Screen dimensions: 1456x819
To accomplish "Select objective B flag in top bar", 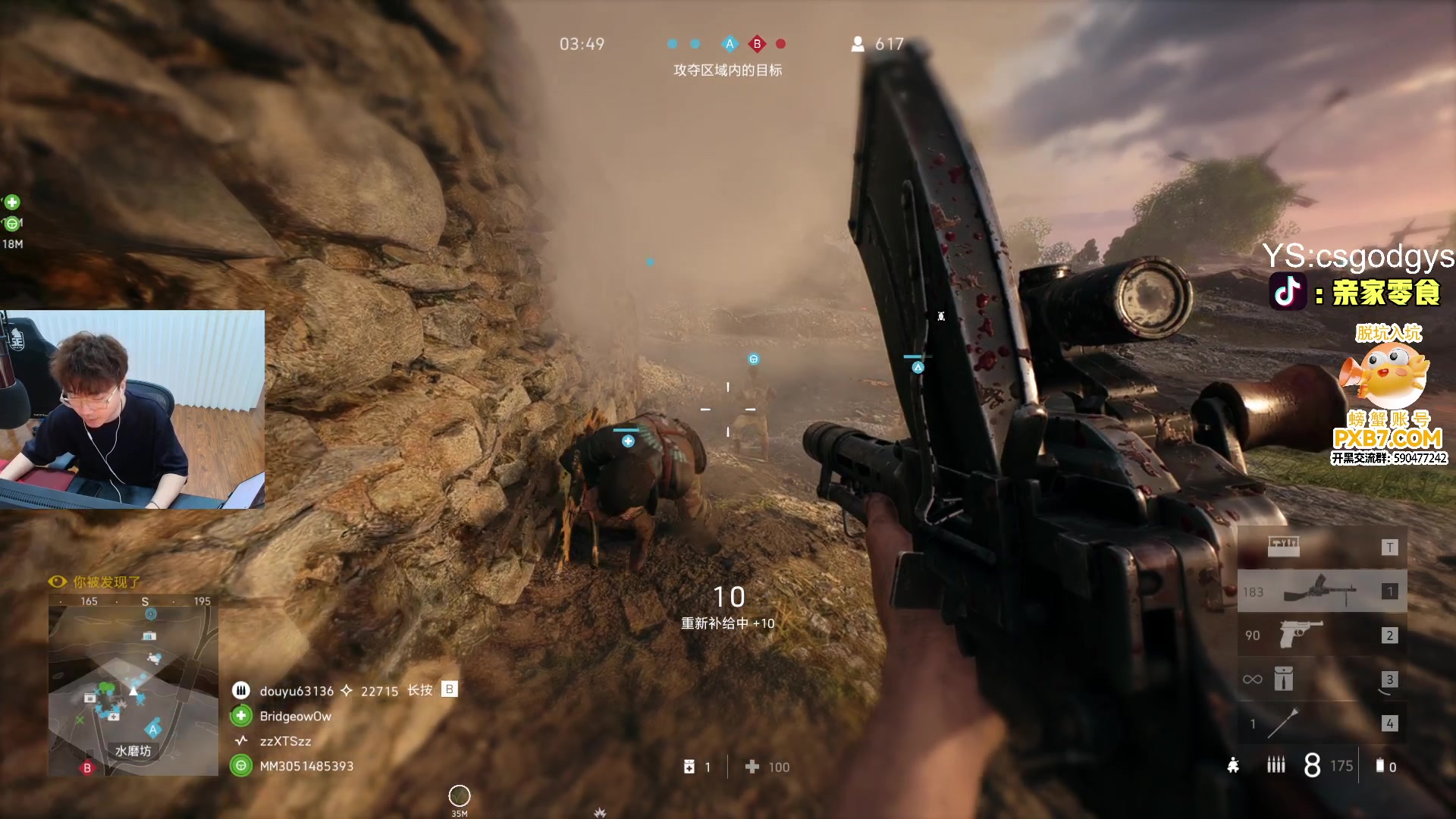I will (757, 44).
